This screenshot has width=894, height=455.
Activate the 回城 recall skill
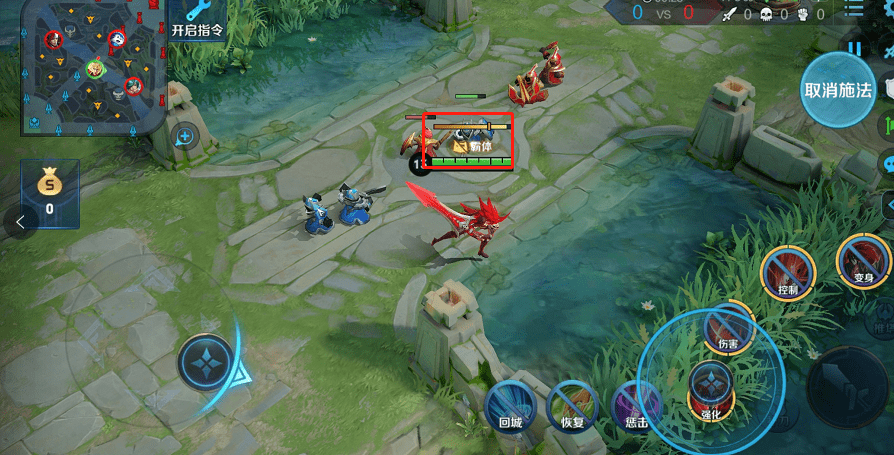(510, 407)
